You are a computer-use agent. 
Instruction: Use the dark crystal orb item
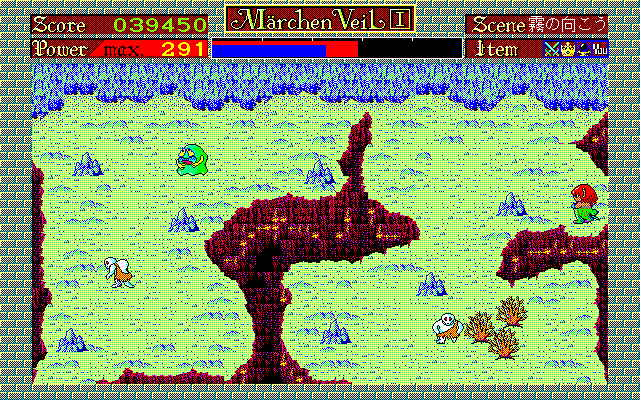[x=582, y=47]
